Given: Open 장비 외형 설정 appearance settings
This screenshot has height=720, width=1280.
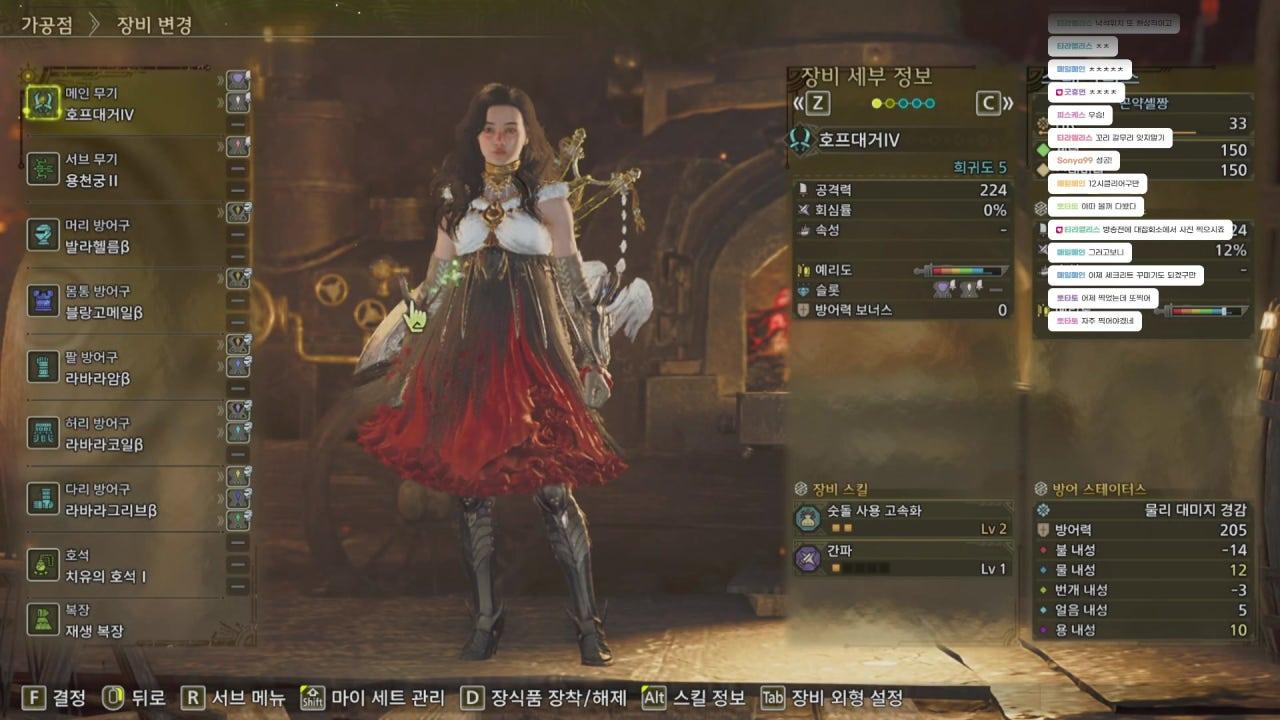Looking at the screenshot, I should (832, 698).
